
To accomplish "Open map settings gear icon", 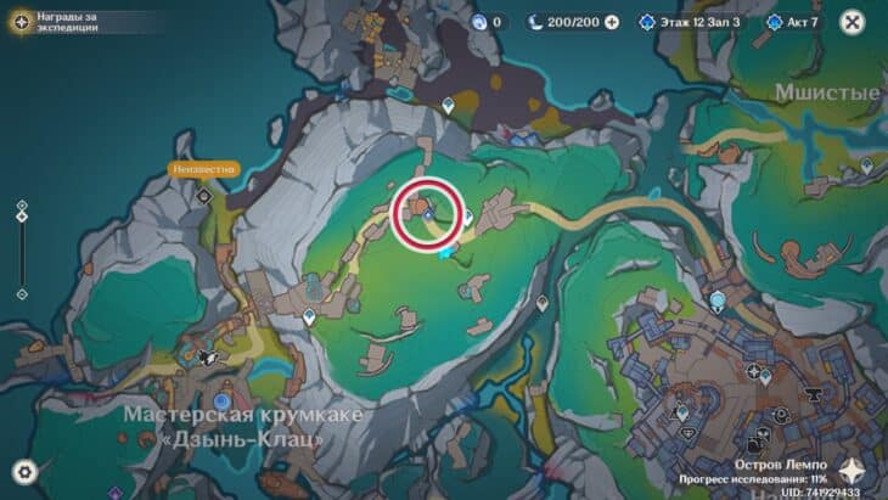I will point(24,471).
